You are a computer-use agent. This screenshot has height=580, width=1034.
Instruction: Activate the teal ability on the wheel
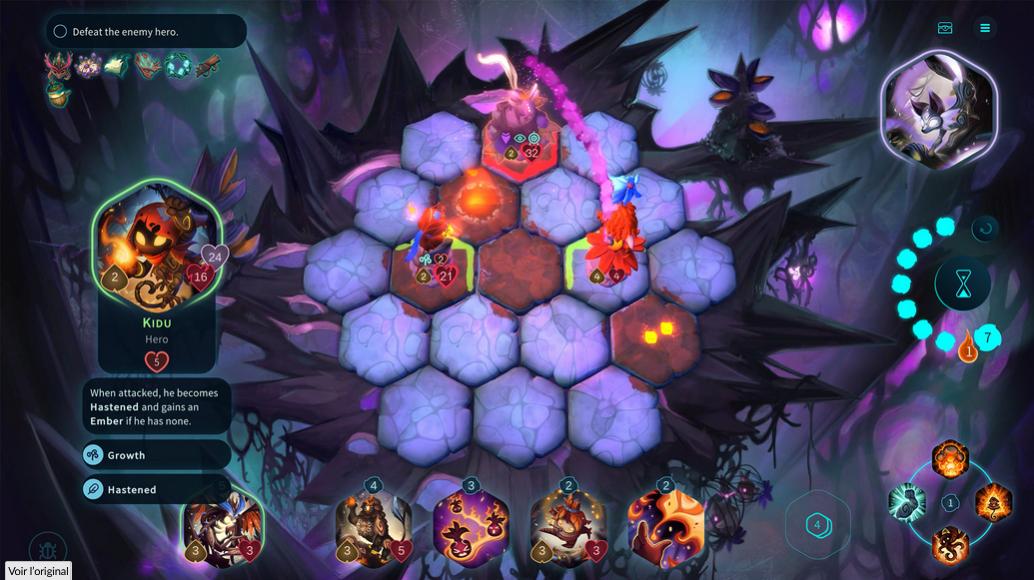tap(908, 502)
